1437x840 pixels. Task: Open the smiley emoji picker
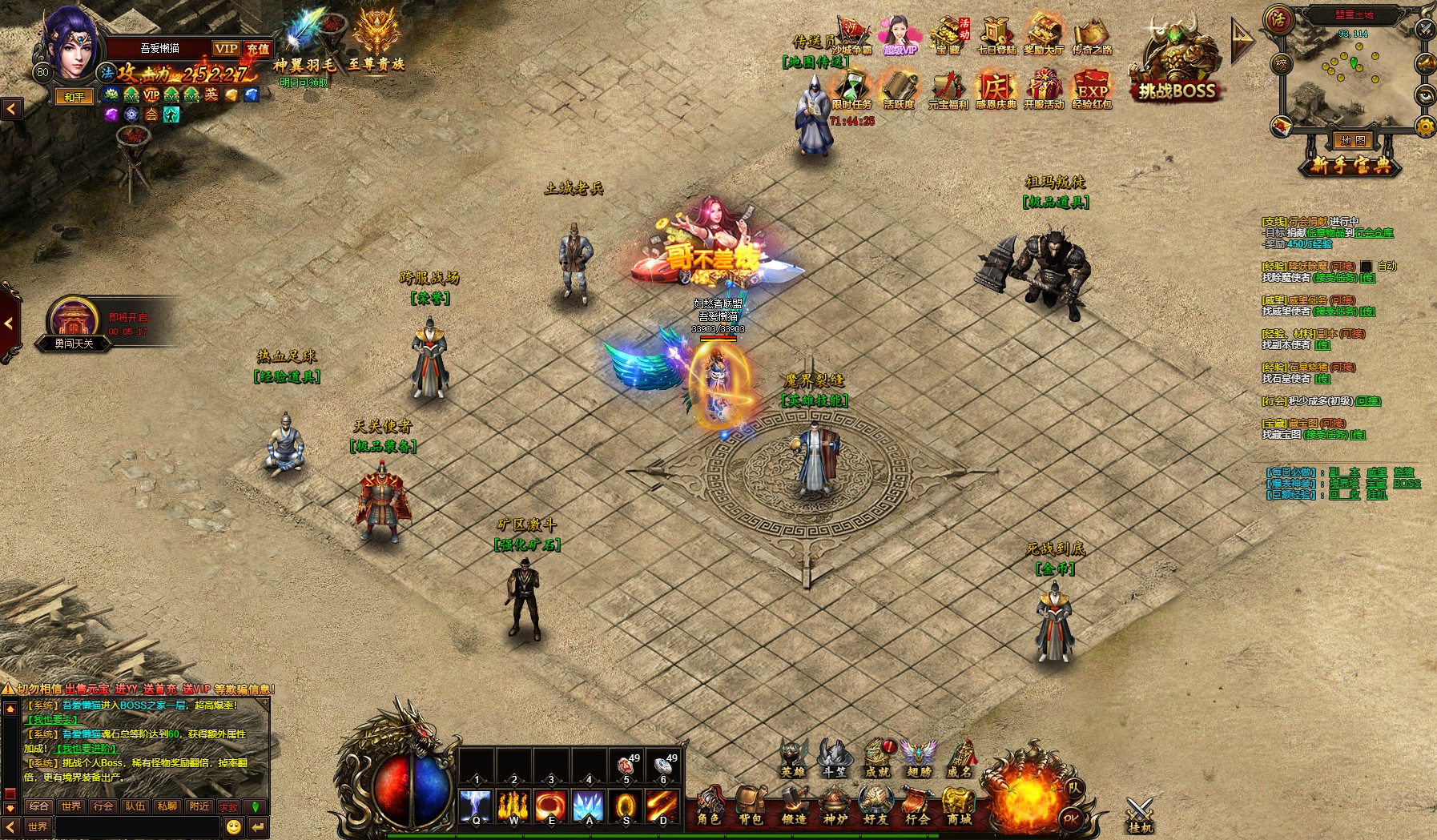(x=234, y=826)
